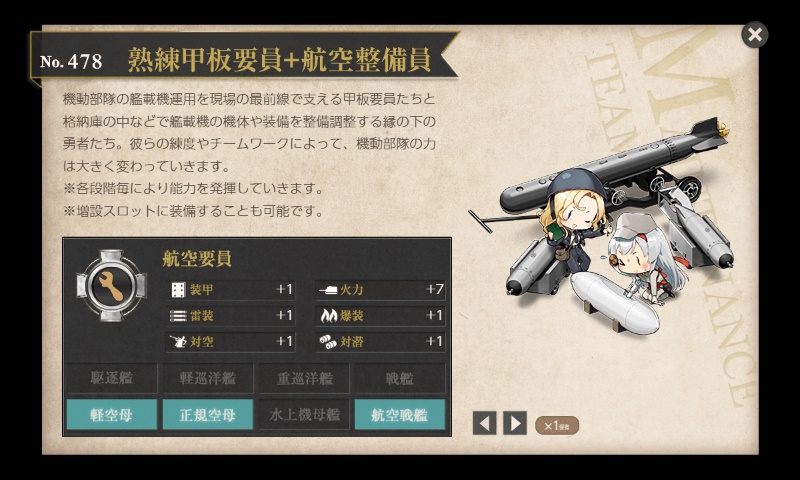
Task: Show the next equipment entry
Action: 514,423
